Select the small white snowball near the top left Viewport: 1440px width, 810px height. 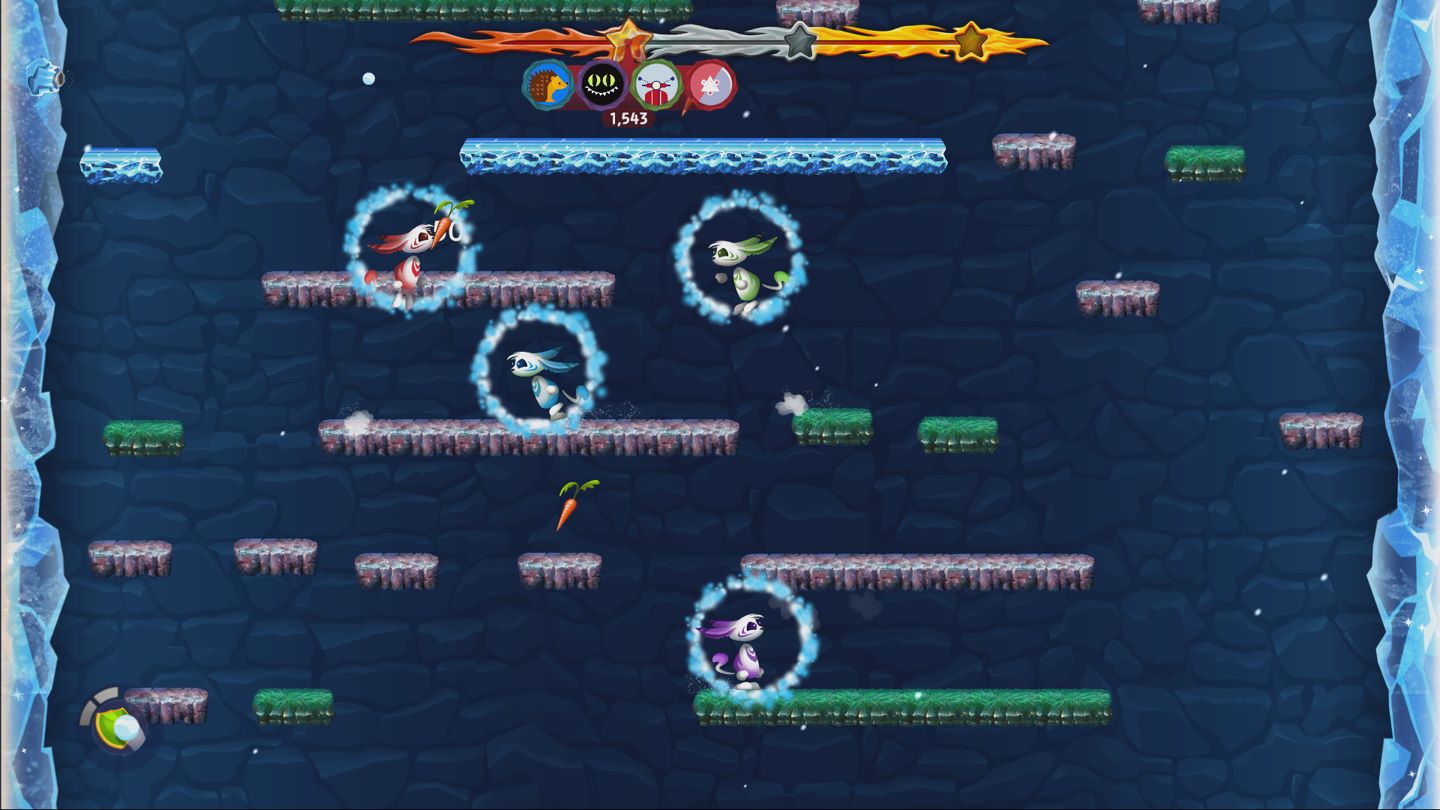368,77
